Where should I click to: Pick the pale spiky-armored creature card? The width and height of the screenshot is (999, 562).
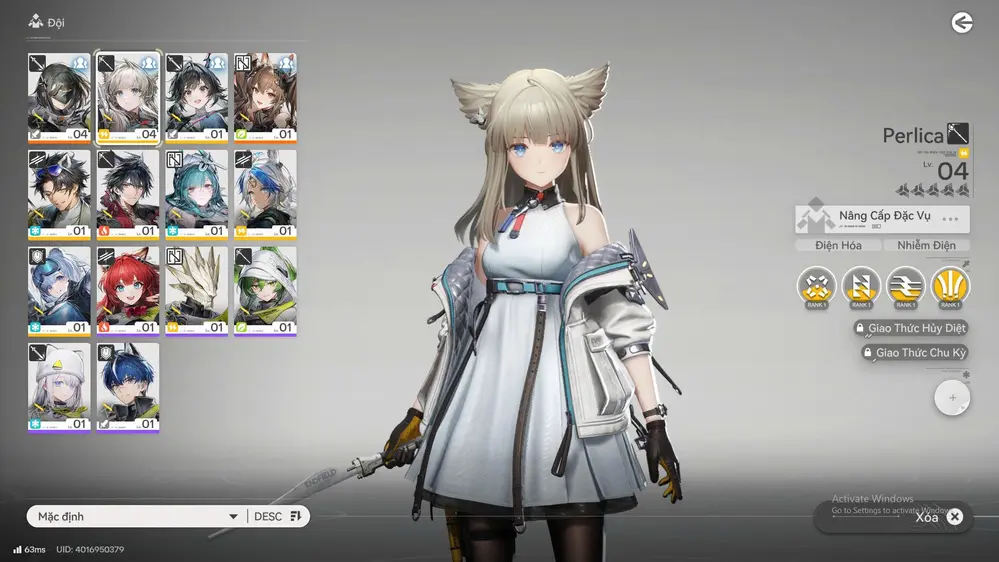196,292
